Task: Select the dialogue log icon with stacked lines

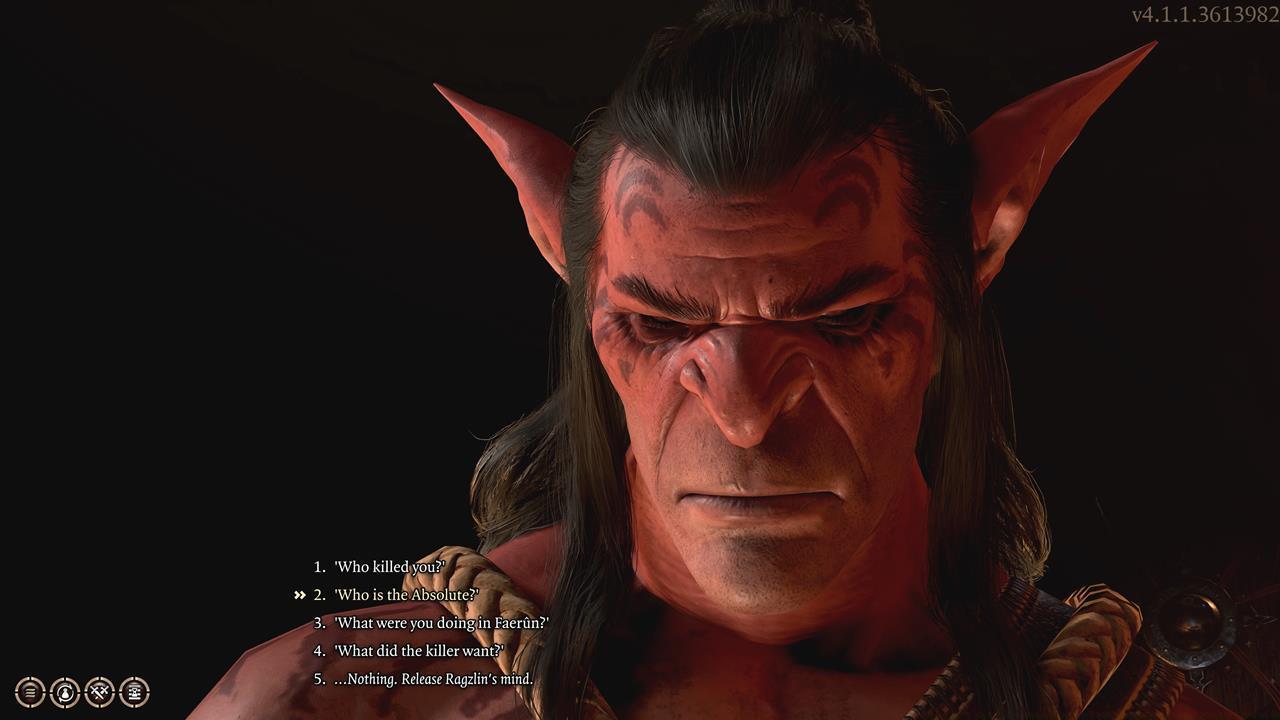Action: (30, 691)
